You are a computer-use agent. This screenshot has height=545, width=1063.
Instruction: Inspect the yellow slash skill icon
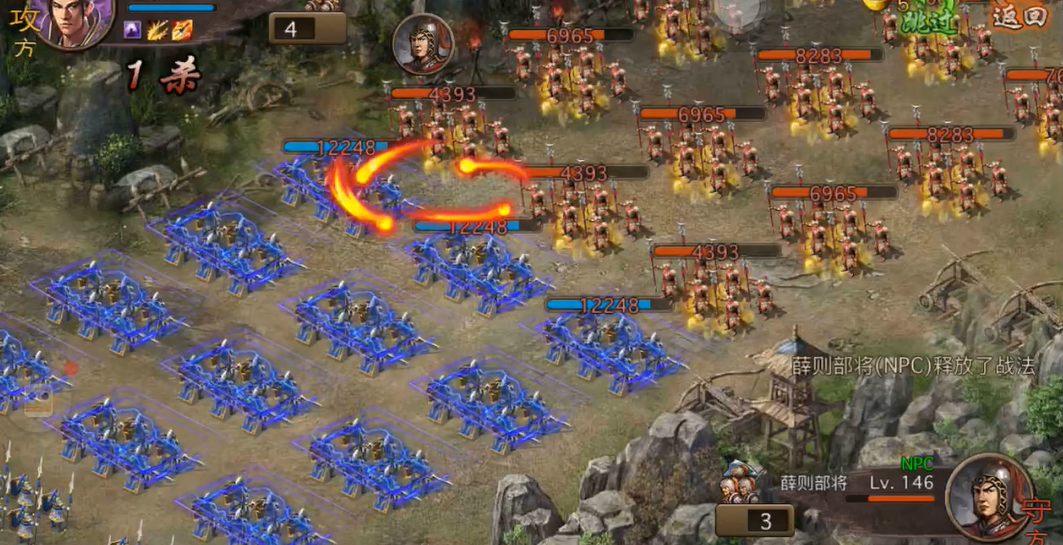[x=157, y=30]
